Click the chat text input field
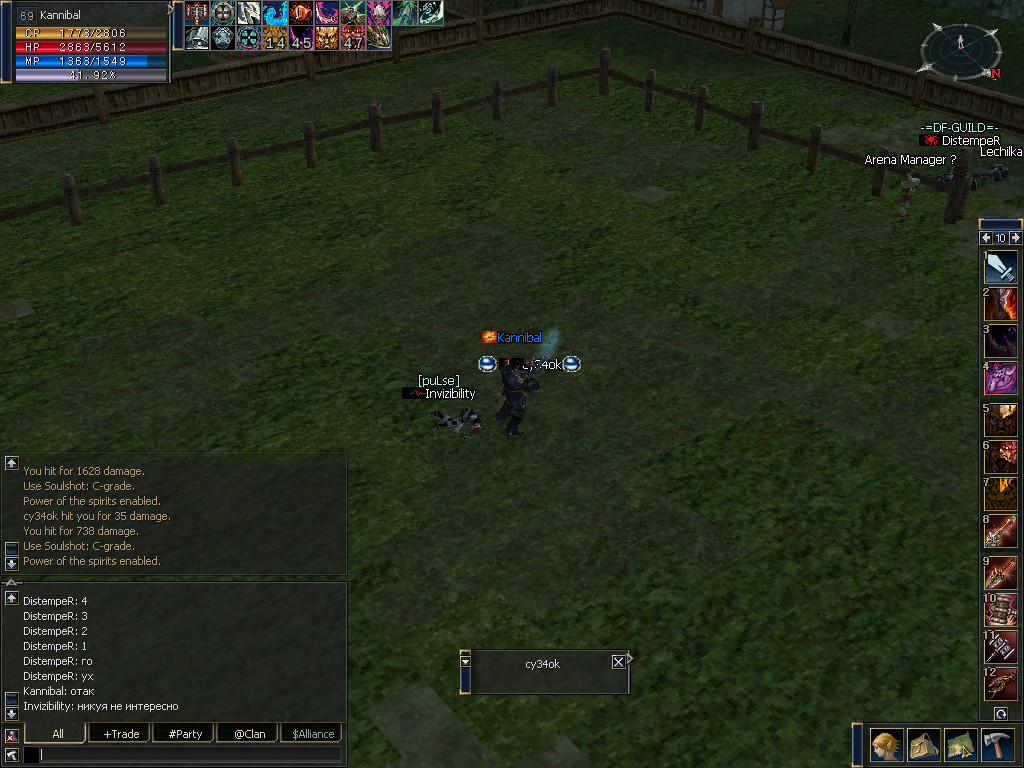This screenshot has height=768, width=1024. pos(190,755)
